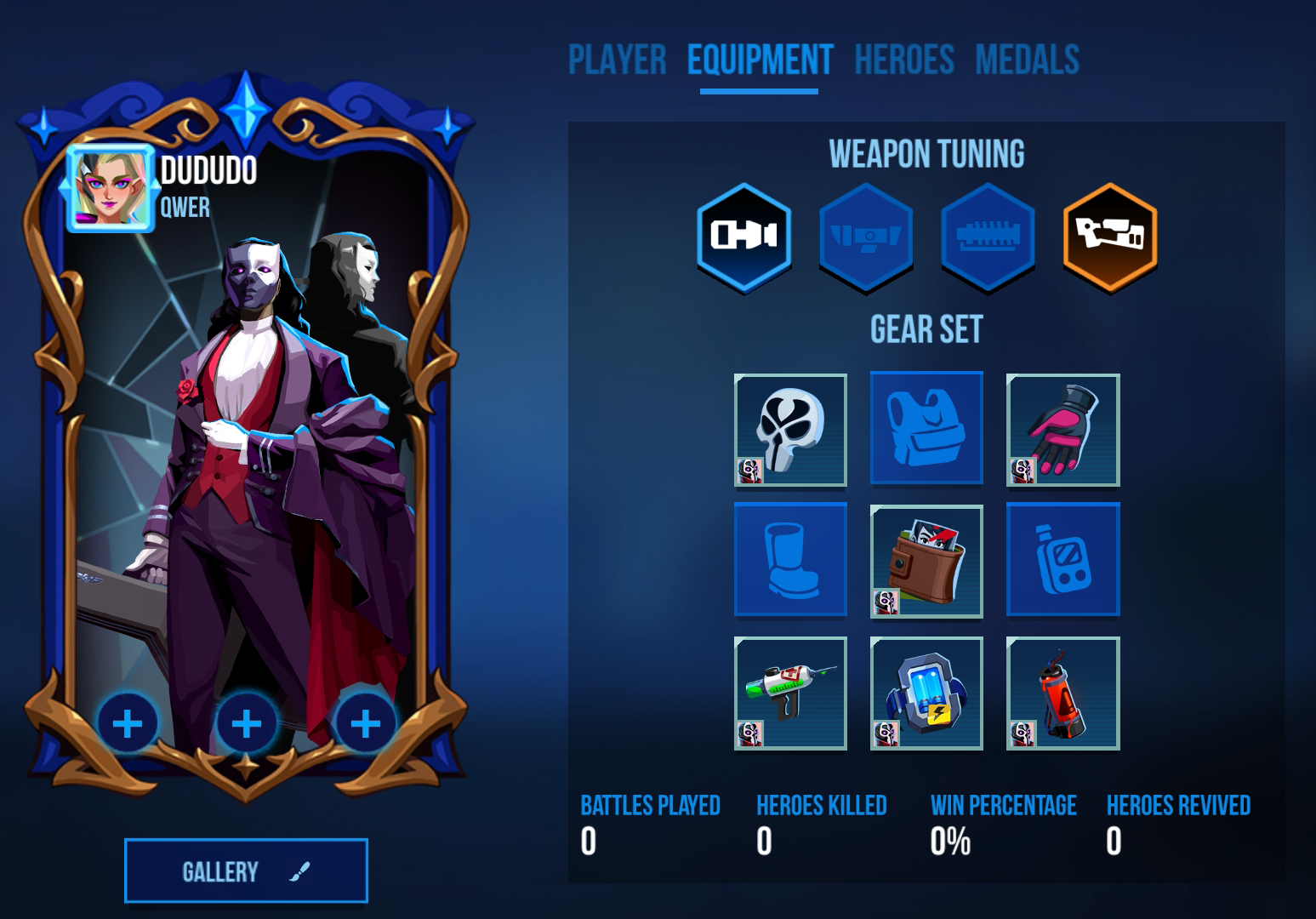The width and height of the screenshot is (1316, 919).
Task: Open the Gallery button
Action: tap(246, 870)
